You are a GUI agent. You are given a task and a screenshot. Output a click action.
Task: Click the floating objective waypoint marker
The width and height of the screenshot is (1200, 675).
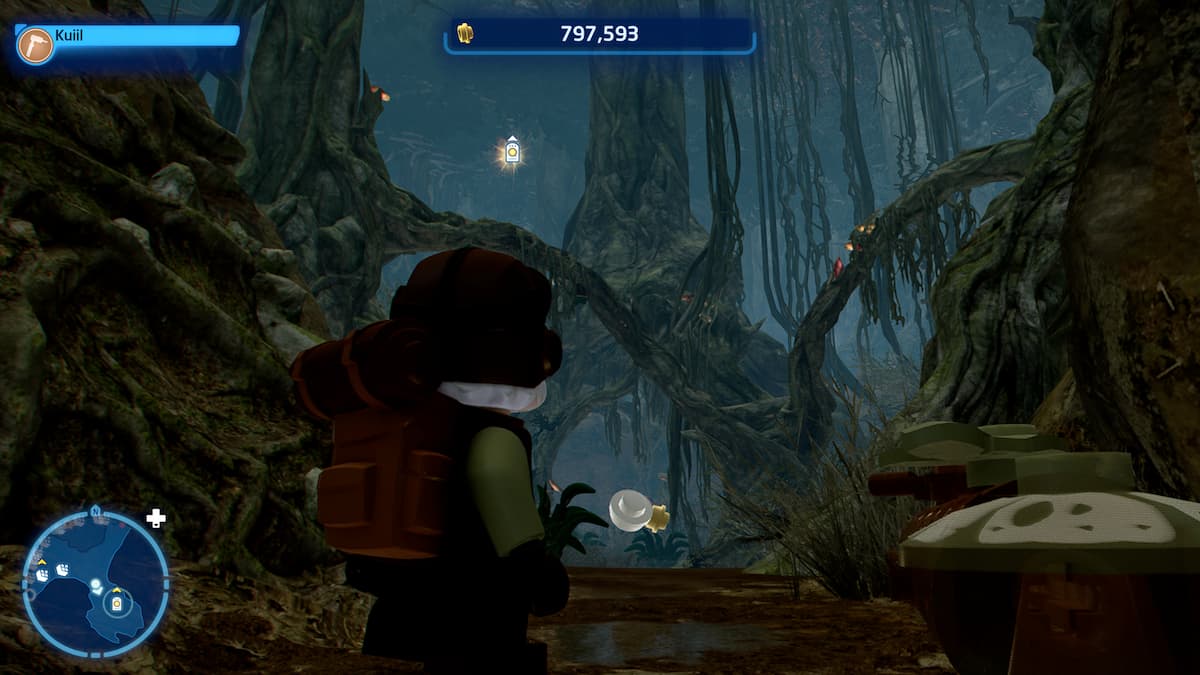(512, 152)
